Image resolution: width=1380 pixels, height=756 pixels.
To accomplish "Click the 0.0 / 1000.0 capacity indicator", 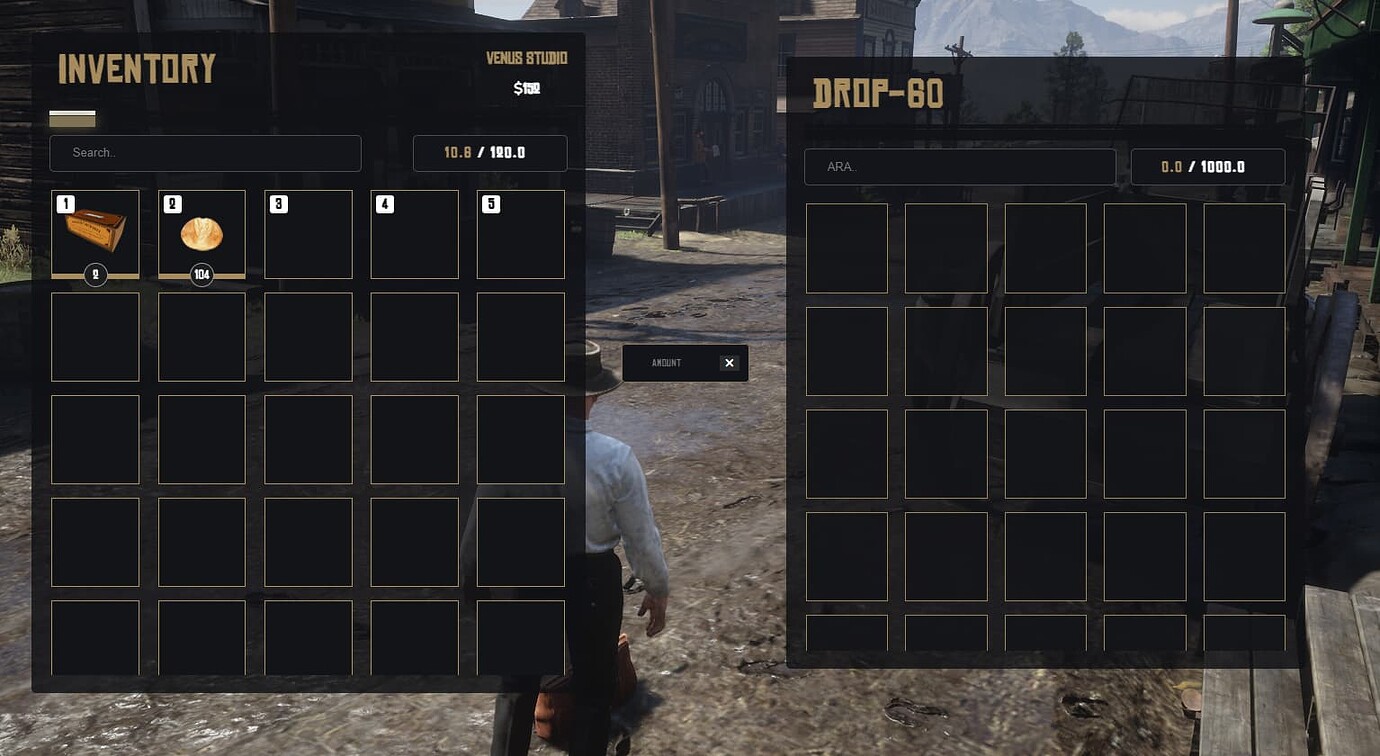I will pos(1209,166).
